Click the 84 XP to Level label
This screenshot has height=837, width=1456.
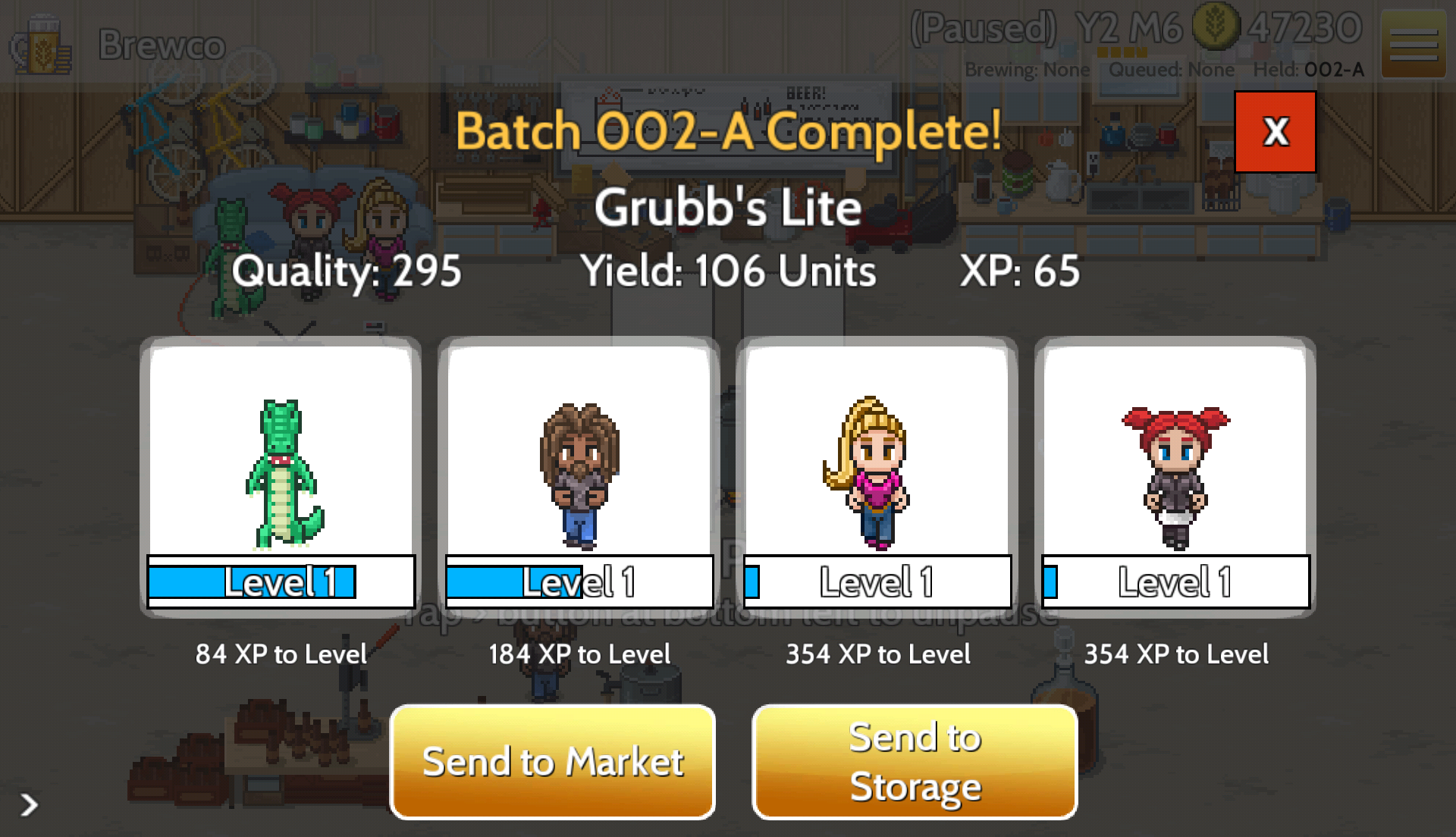[x=281, y=654]
